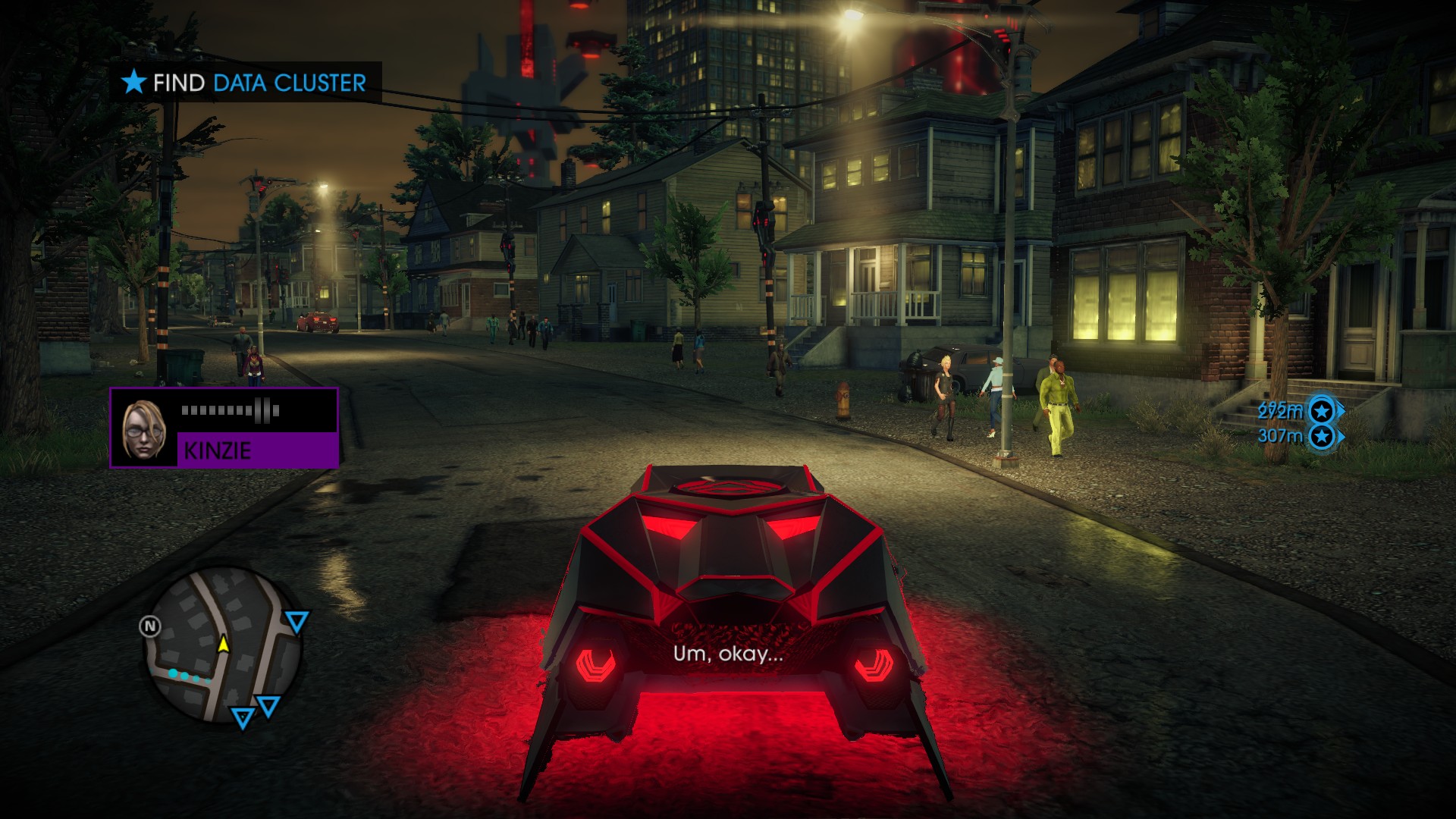Screen dimensions: 1456x819
Task: Select the 307m objective star marker
Action: pos(1323,437)
